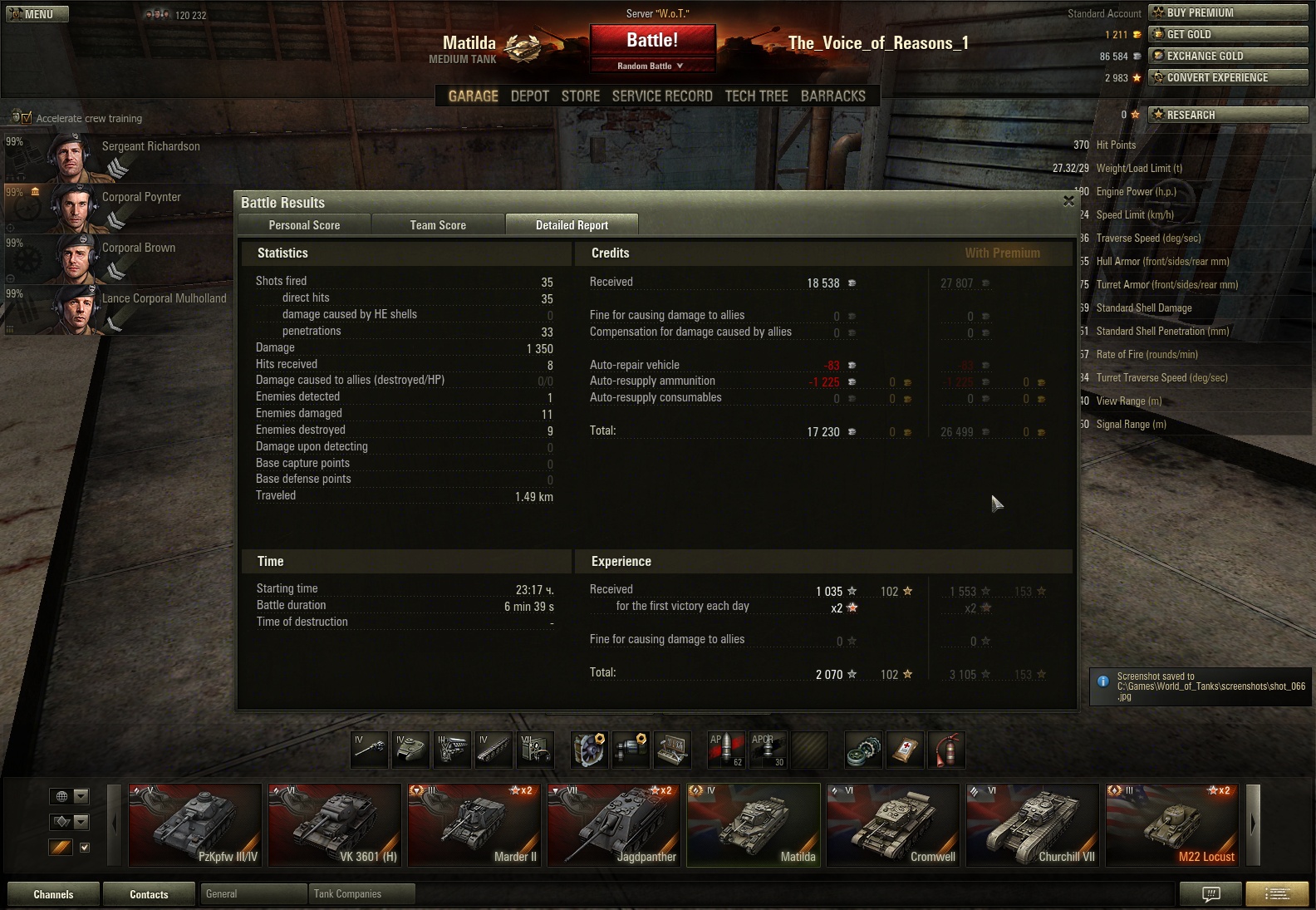Click the Buy Premium button
The width and height of the screenshot is (1316, 910).
(x=1227, y=12)
